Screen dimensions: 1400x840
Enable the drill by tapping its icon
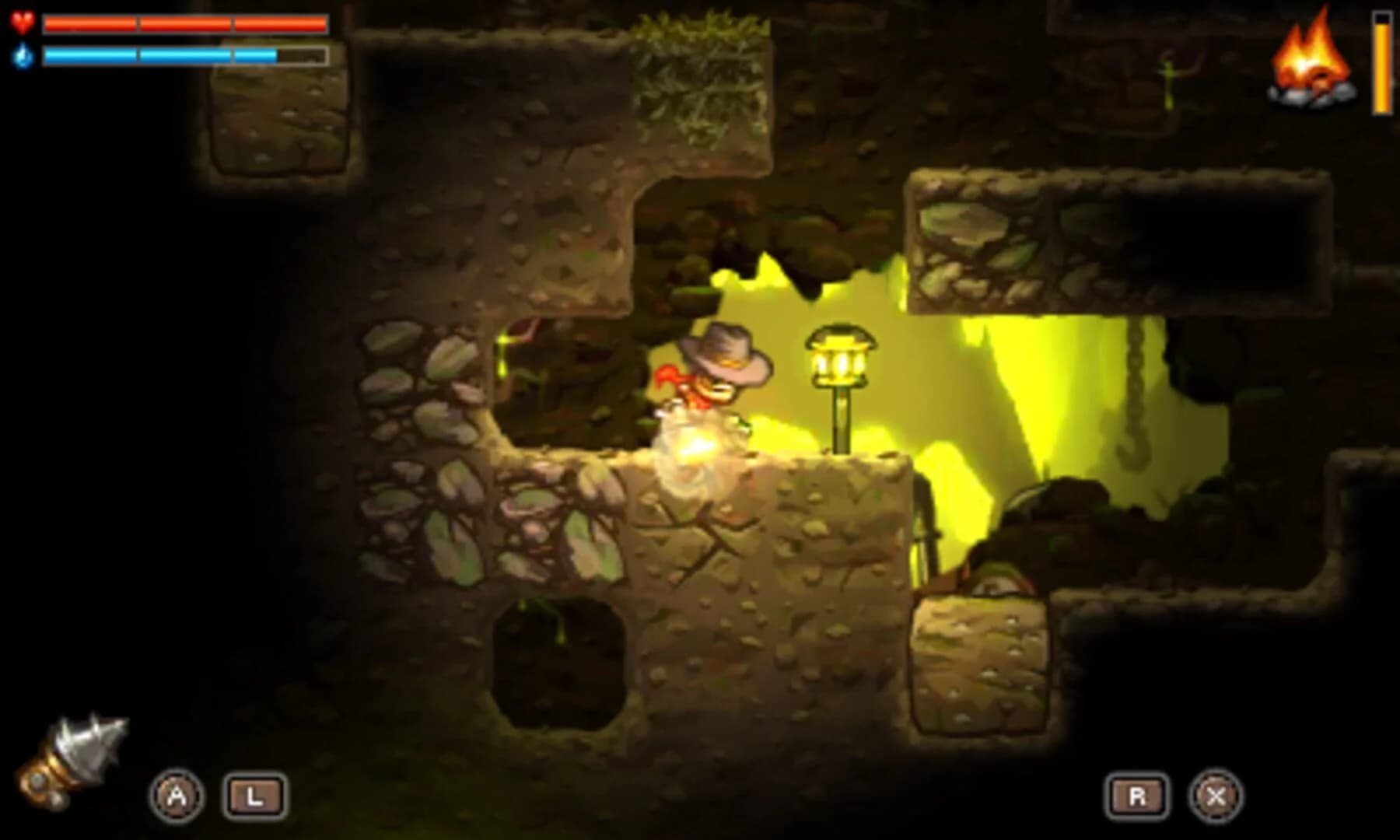[x=74, y=758]
